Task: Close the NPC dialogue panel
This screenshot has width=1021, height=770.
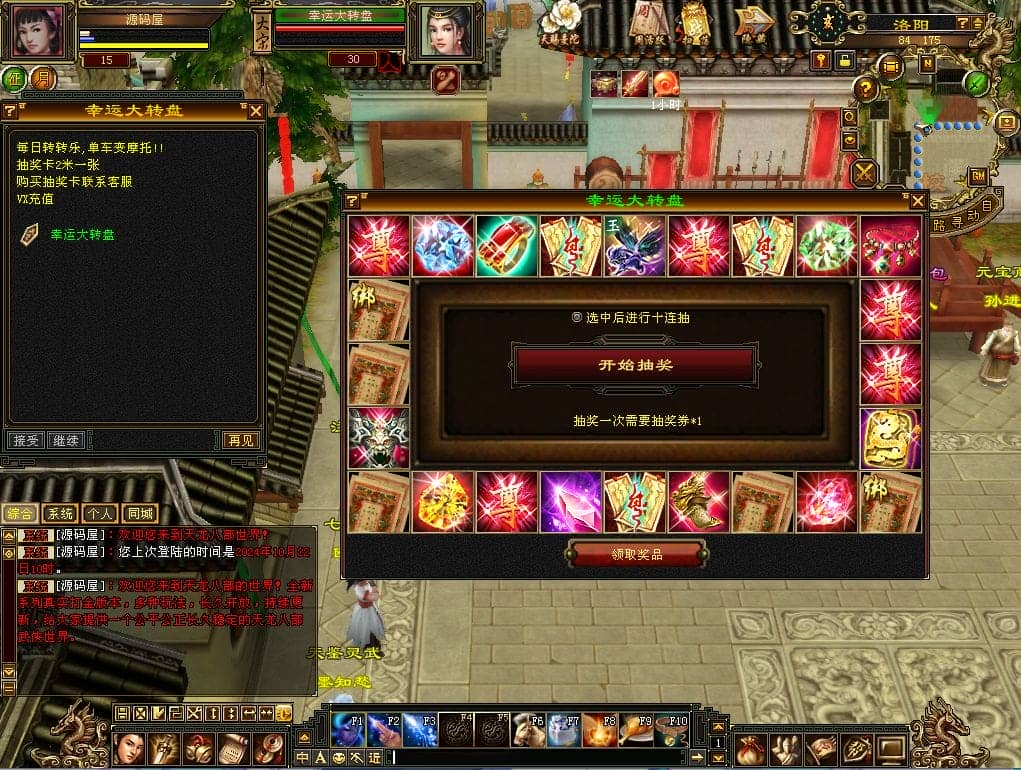Action: pyautogui.click(x=256, y=111)
